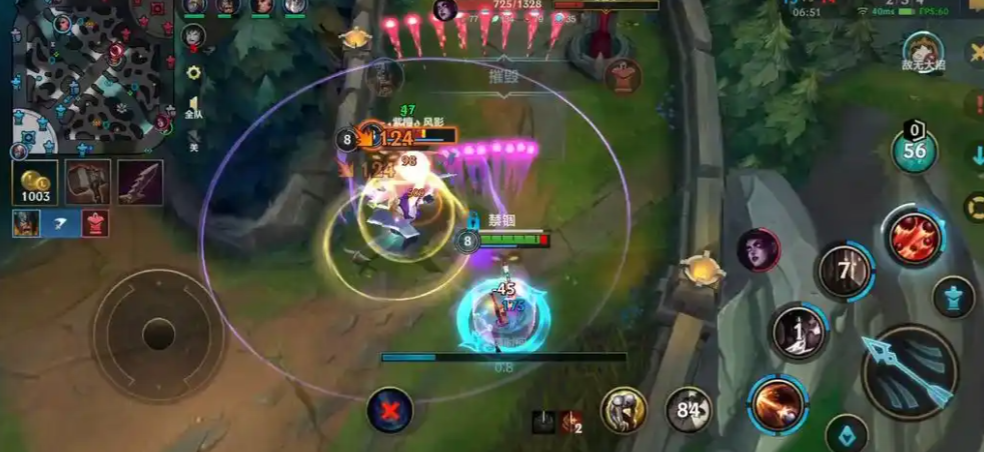Image resolution: width=984 pixels, height=452 pixels.
Task: Use the summoner spell showing 84 cooldown
Action: [x=689, y=409]
